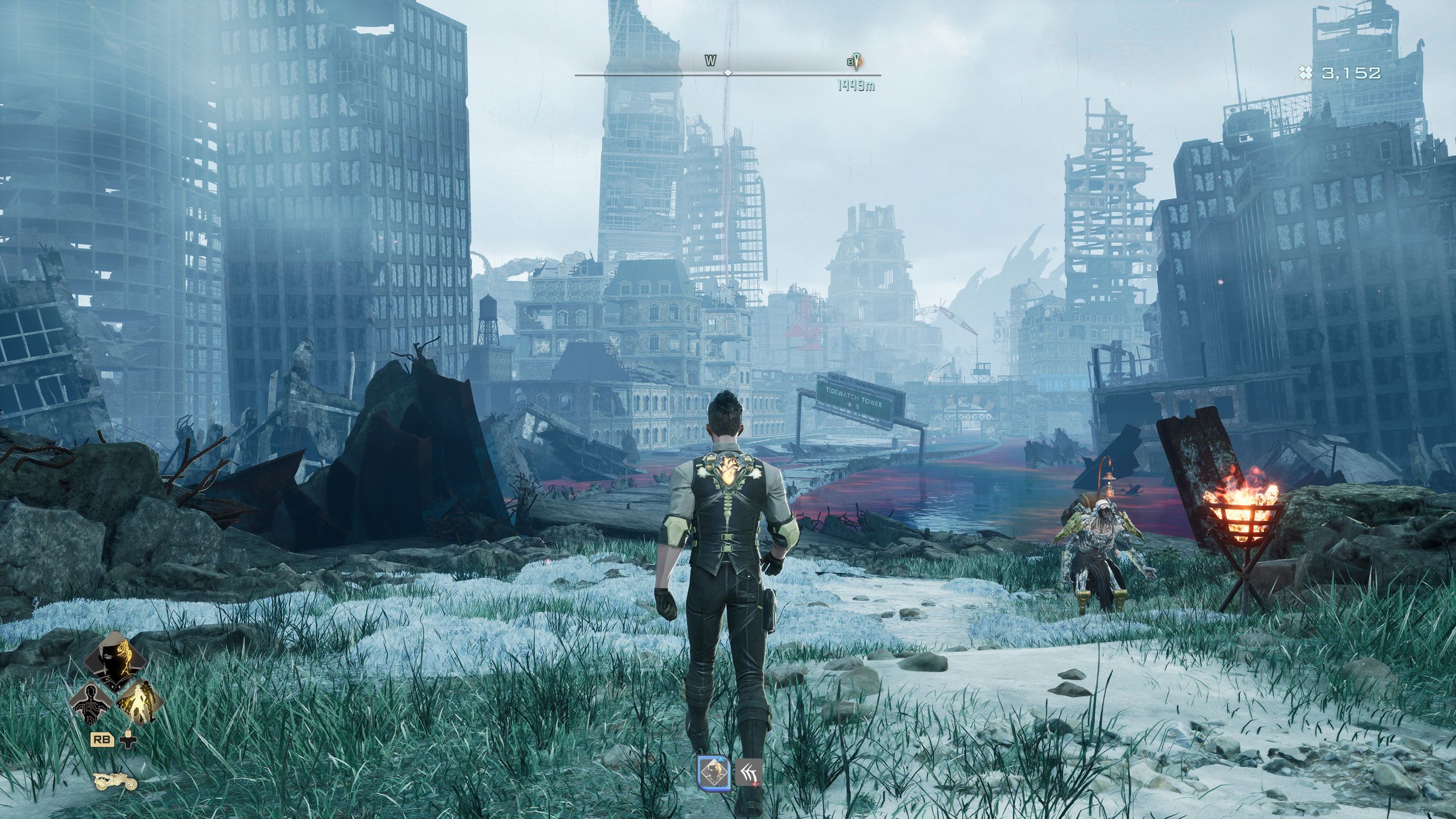
Task: Summon the golden motorcycle vehicle icon
Action: coord(115,782)
